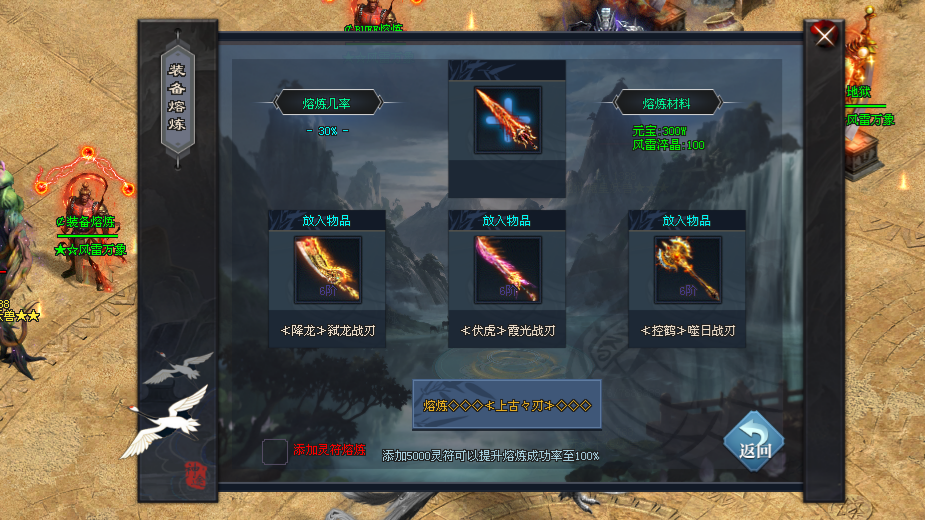
Task: Select the 伏虎 霞光战刃 material slot
Action: [x=507, y=270]
